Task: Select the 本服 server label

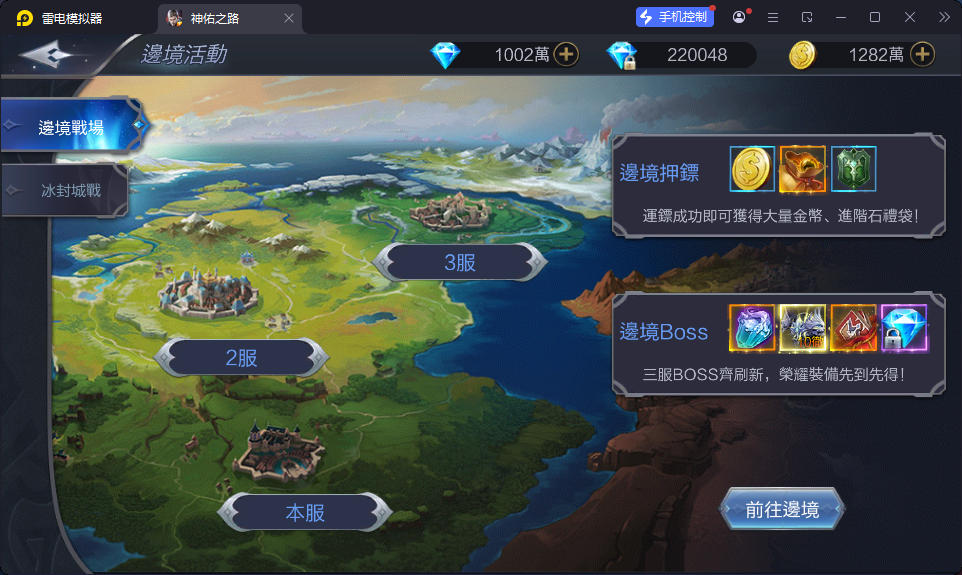Action: (305, 513)
